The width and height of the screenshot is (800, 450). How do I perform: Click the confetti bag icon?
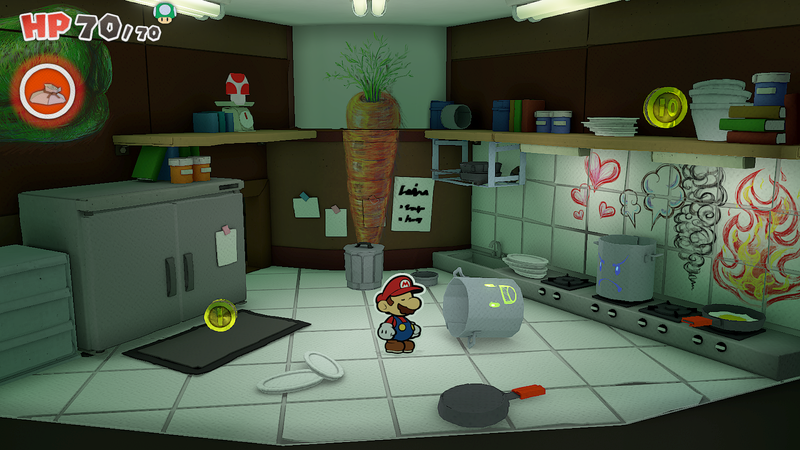click(x=46, y=89)
